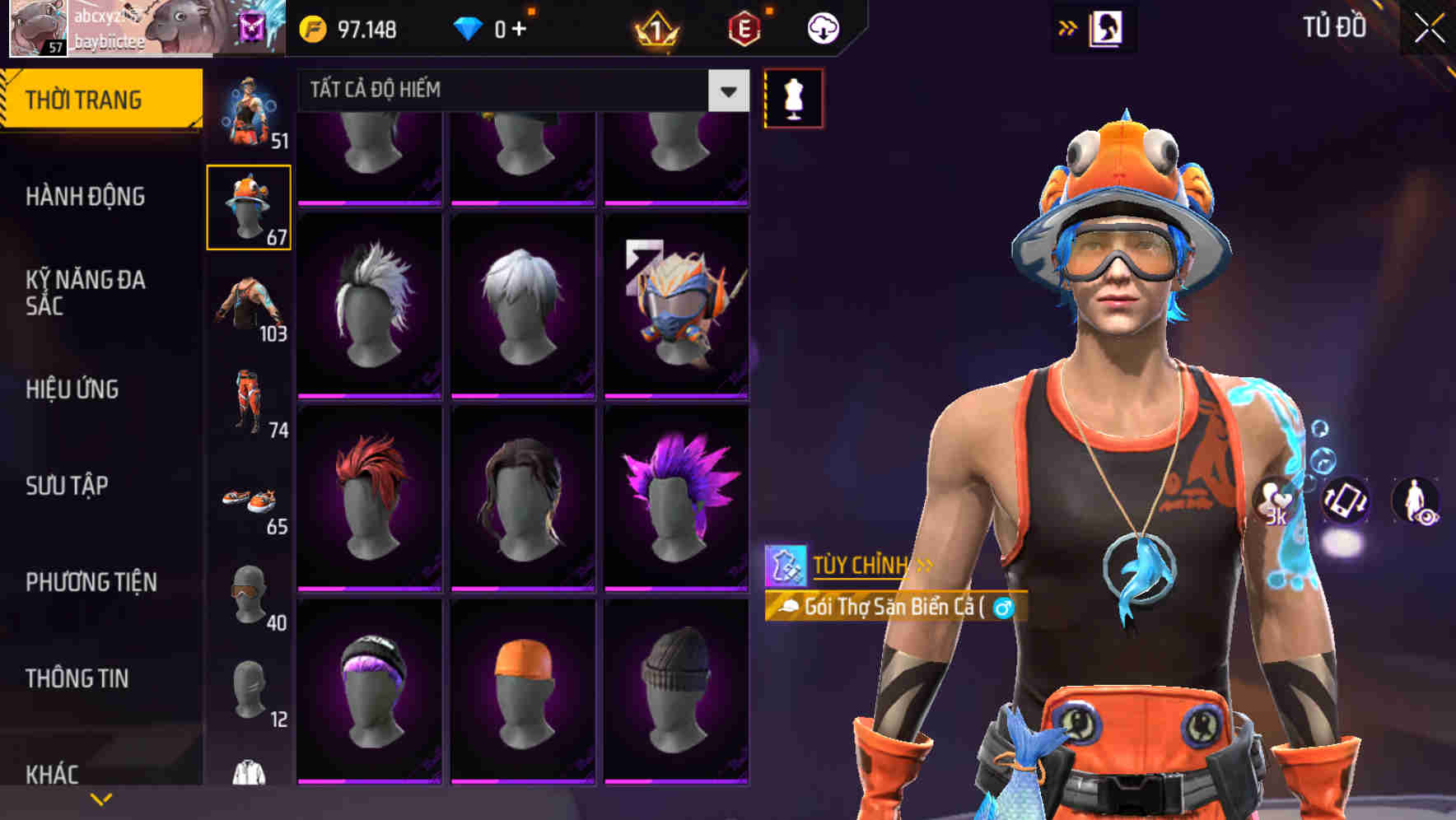Open the TẤT CẢ ĐỘ HIẾM rarity dropdown
The width and height of the screenshot is (1456, 820).
point(519,91)
